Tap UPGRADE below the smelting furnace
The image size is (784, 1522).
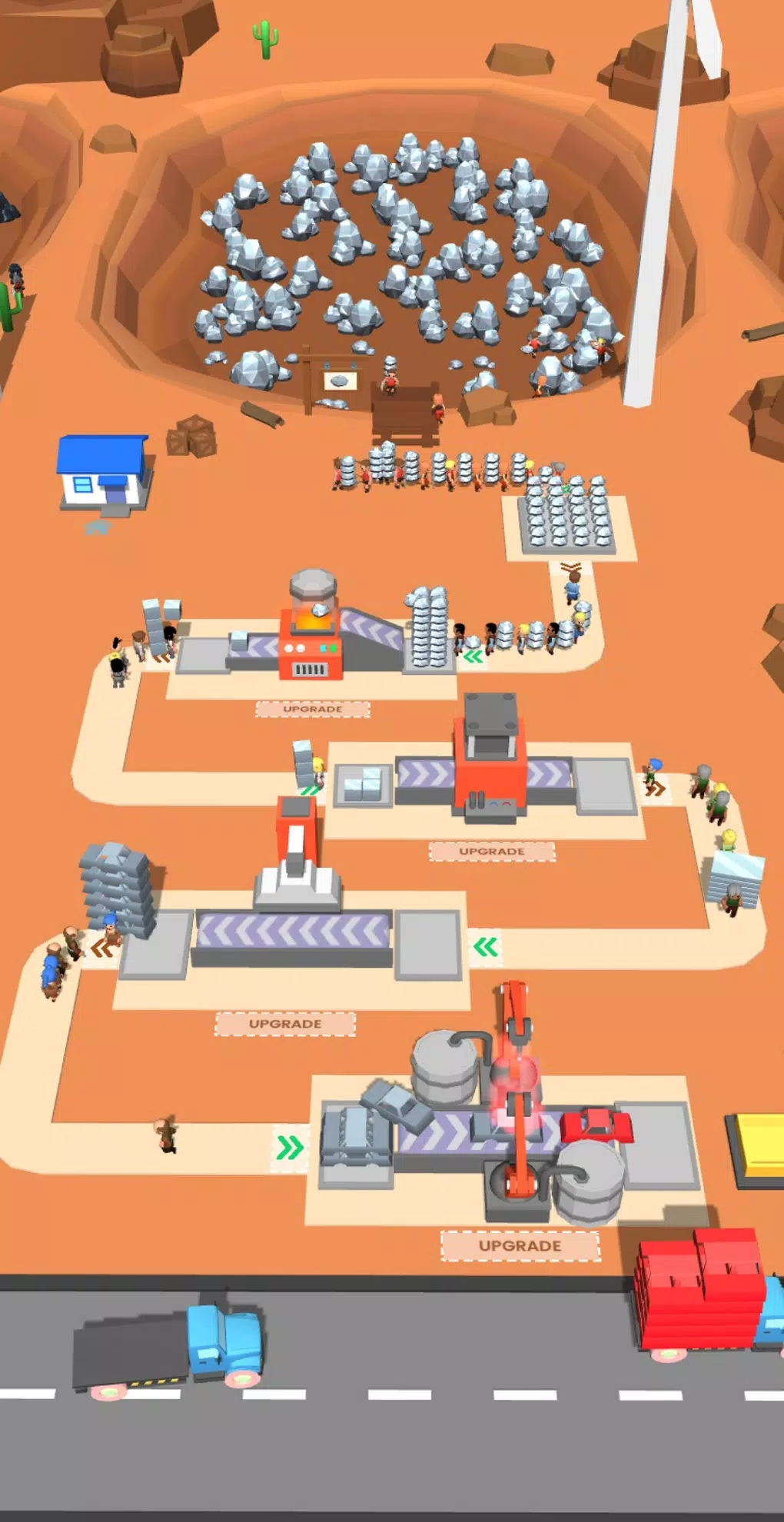click(x=312, y=709)
